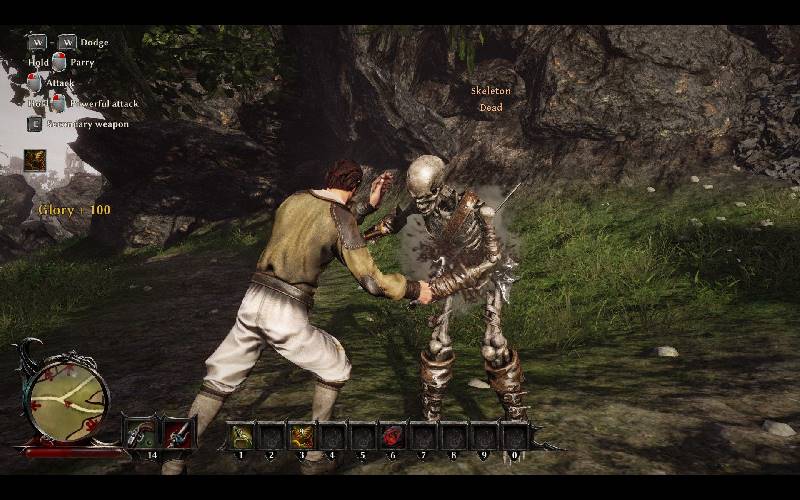Activate the golden skill in hotbar slot 3
Screen dimensions: 800x500
pos(301,436)
